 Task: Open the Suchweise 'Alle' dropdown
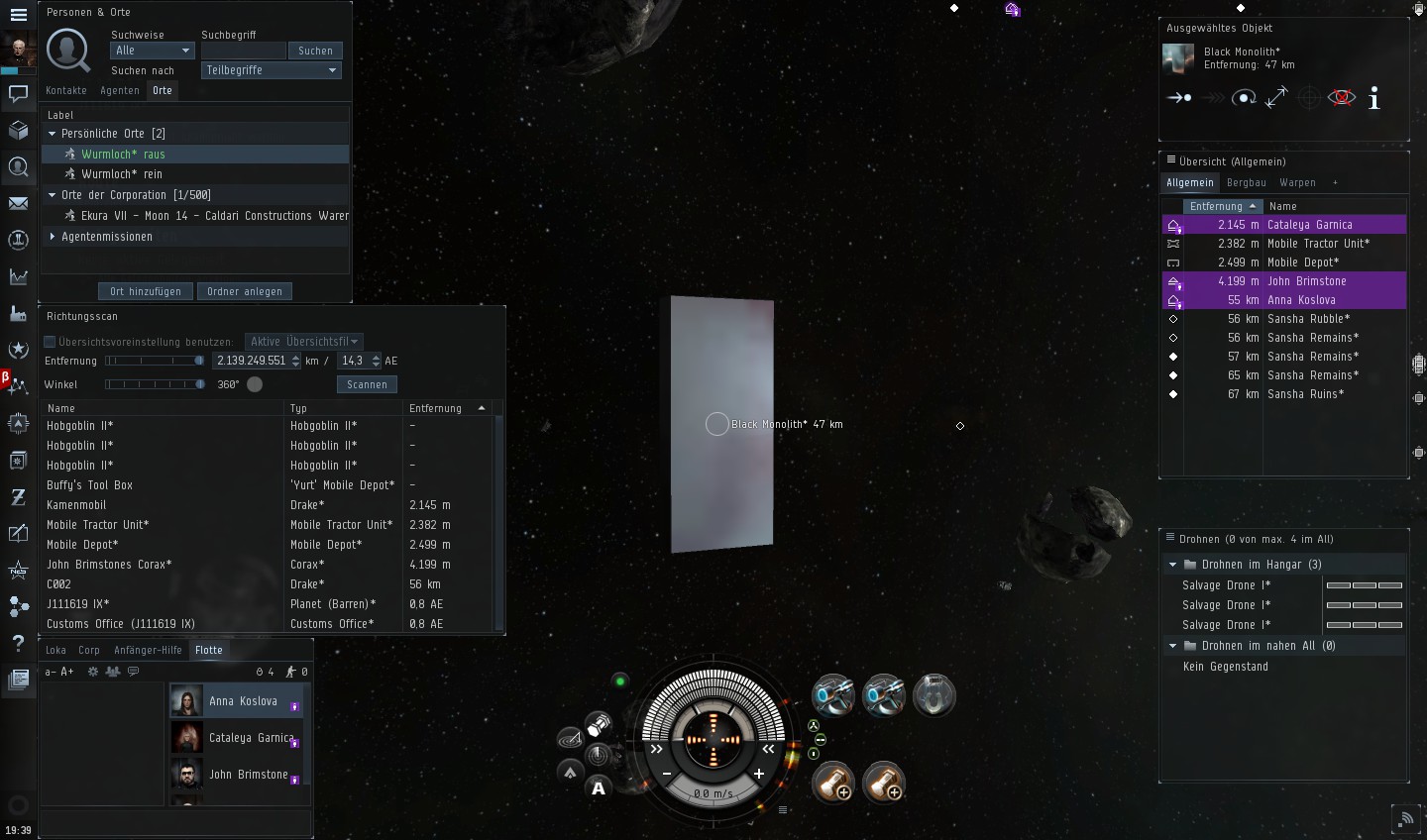153,51
